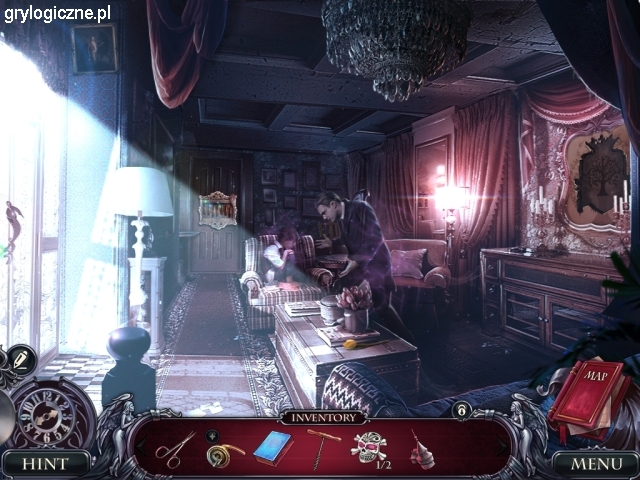Image resolution: width=640 pixels, height=480 pixels.
Task: Select the scissors in the inventory
Action: tap(175, 447)
